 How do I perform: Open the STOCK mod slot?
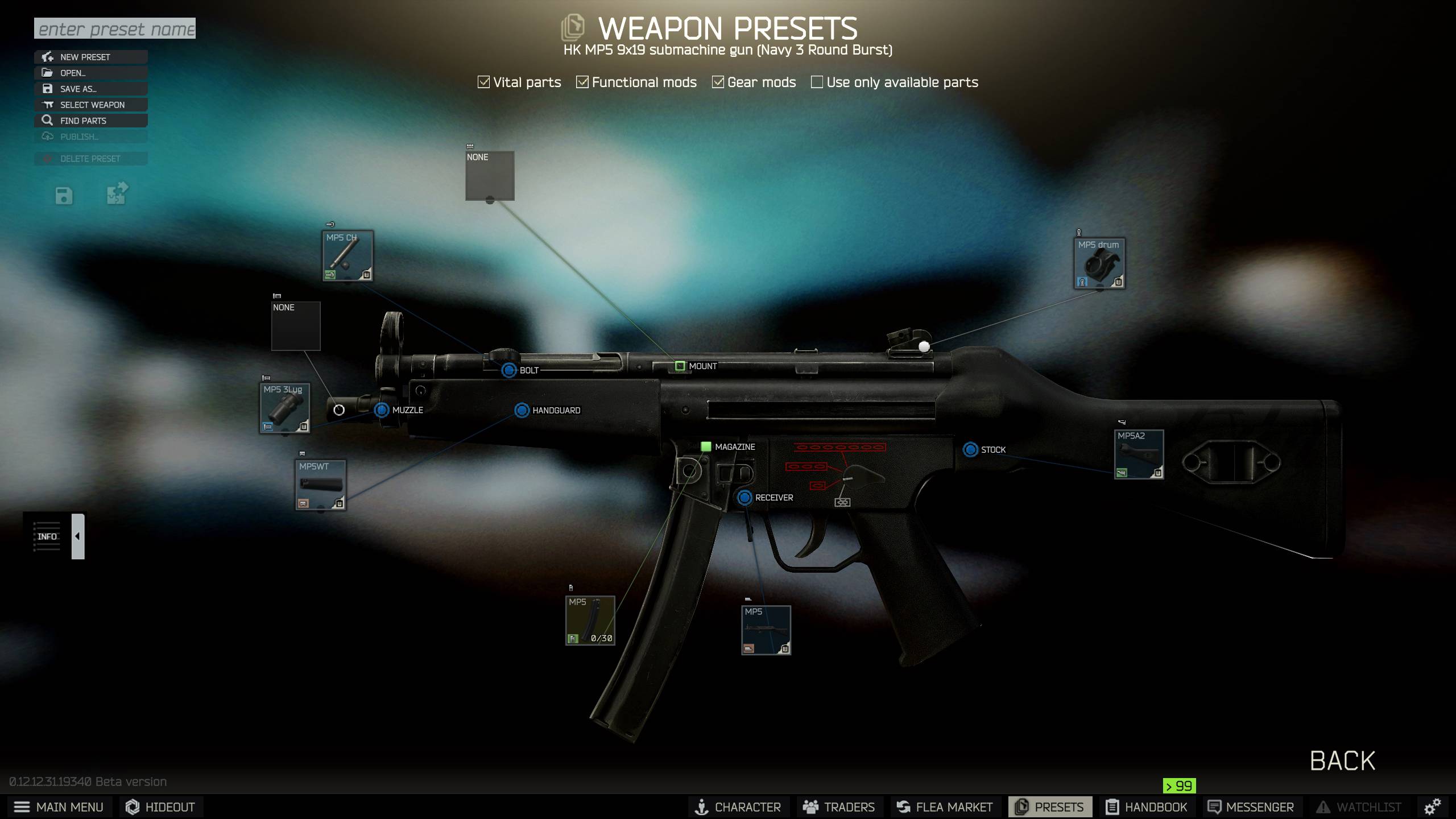970,450
